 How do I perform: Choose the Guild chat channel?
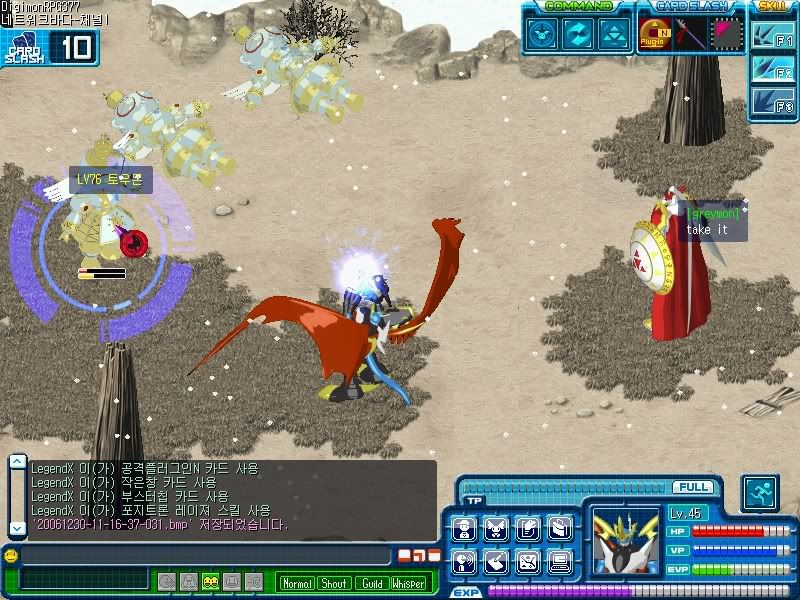[x=371, y=583]
